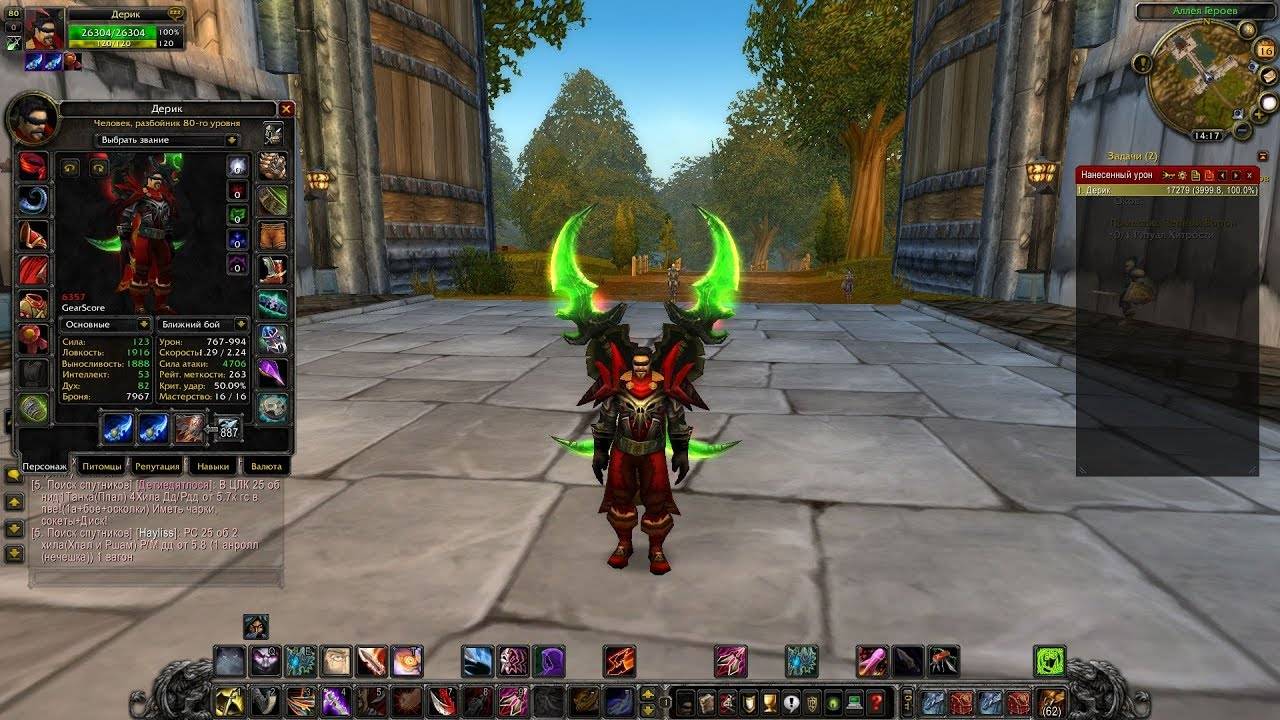The width and height of the screenshot is (1280, 720).
Task: Expand the Ближний бой stats dropdown
Action: 202,325
